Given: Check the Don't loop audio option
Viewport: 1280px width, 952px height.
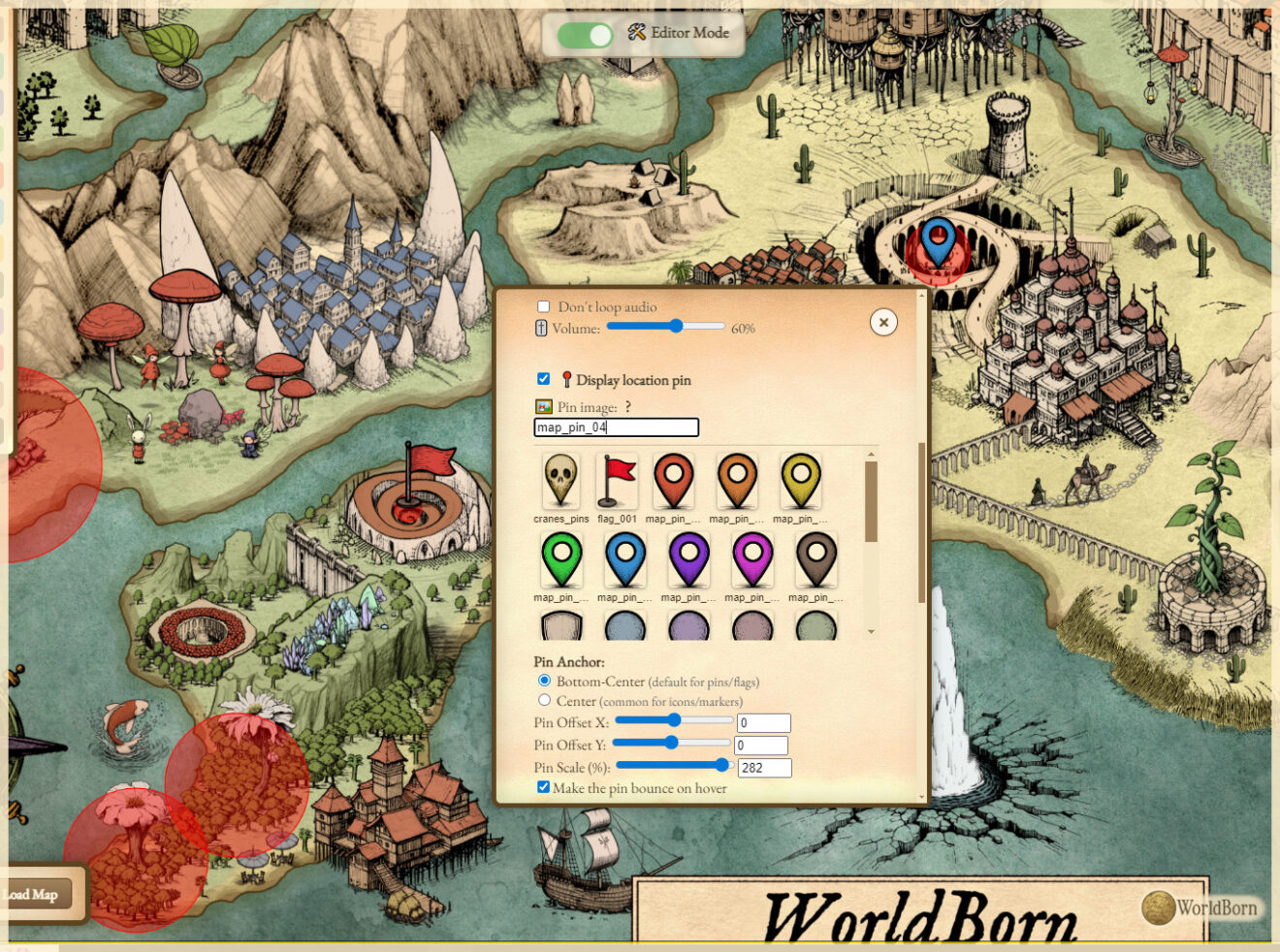Looking at the screenshot, I should [543, 305].
